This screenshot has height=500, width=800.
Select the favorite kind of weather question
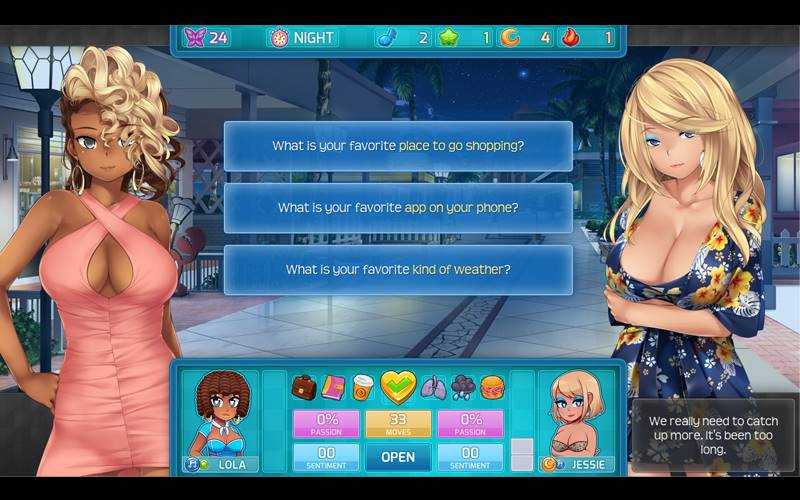[x=398, y=270]
